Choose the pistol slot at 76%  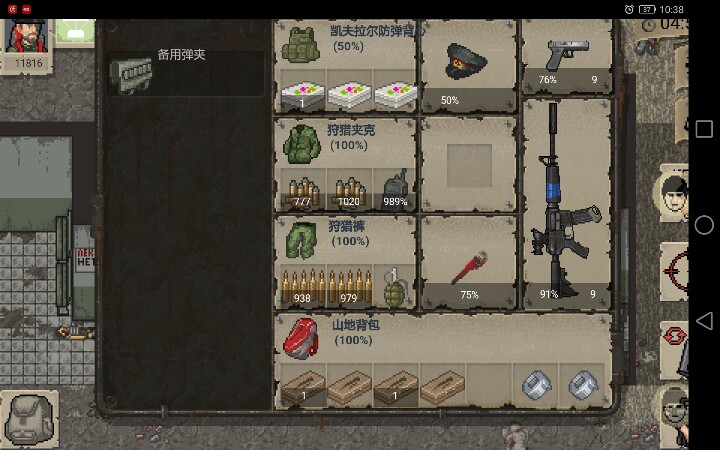[567, 57]
